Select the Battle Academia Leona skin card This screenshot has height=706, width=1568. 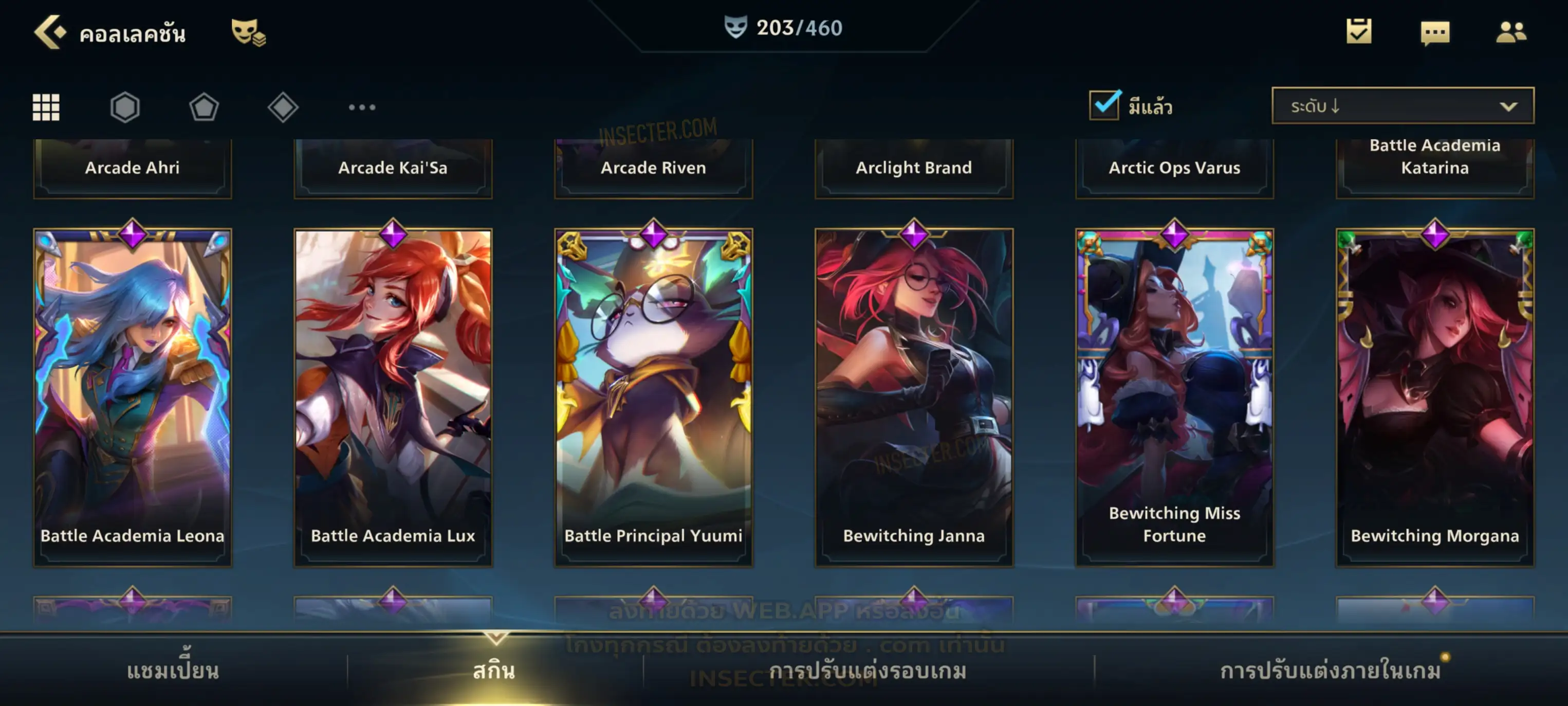click(x=133, y=397)
